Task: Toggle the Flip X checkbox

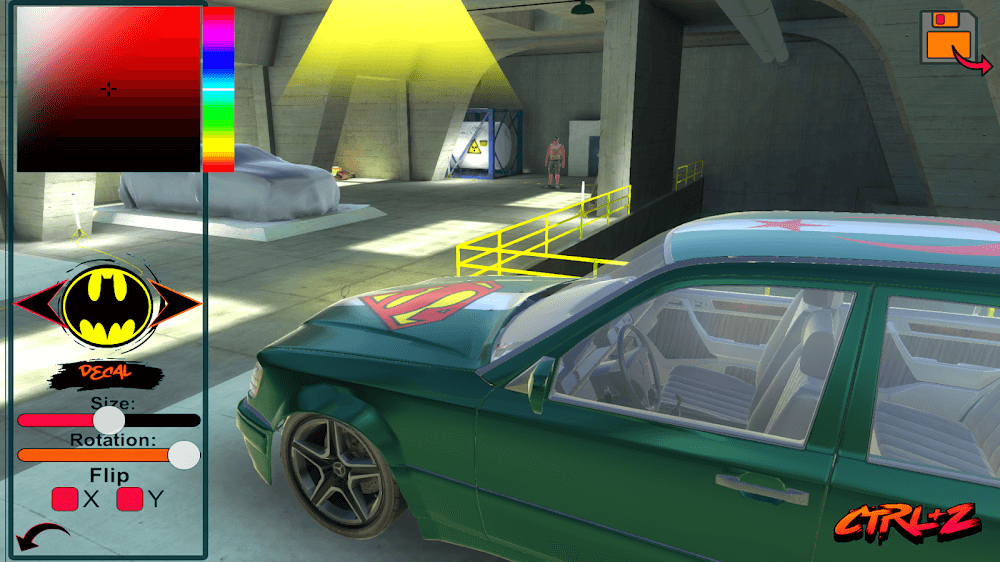Action: pyautogui.click(x=65, y=498)
